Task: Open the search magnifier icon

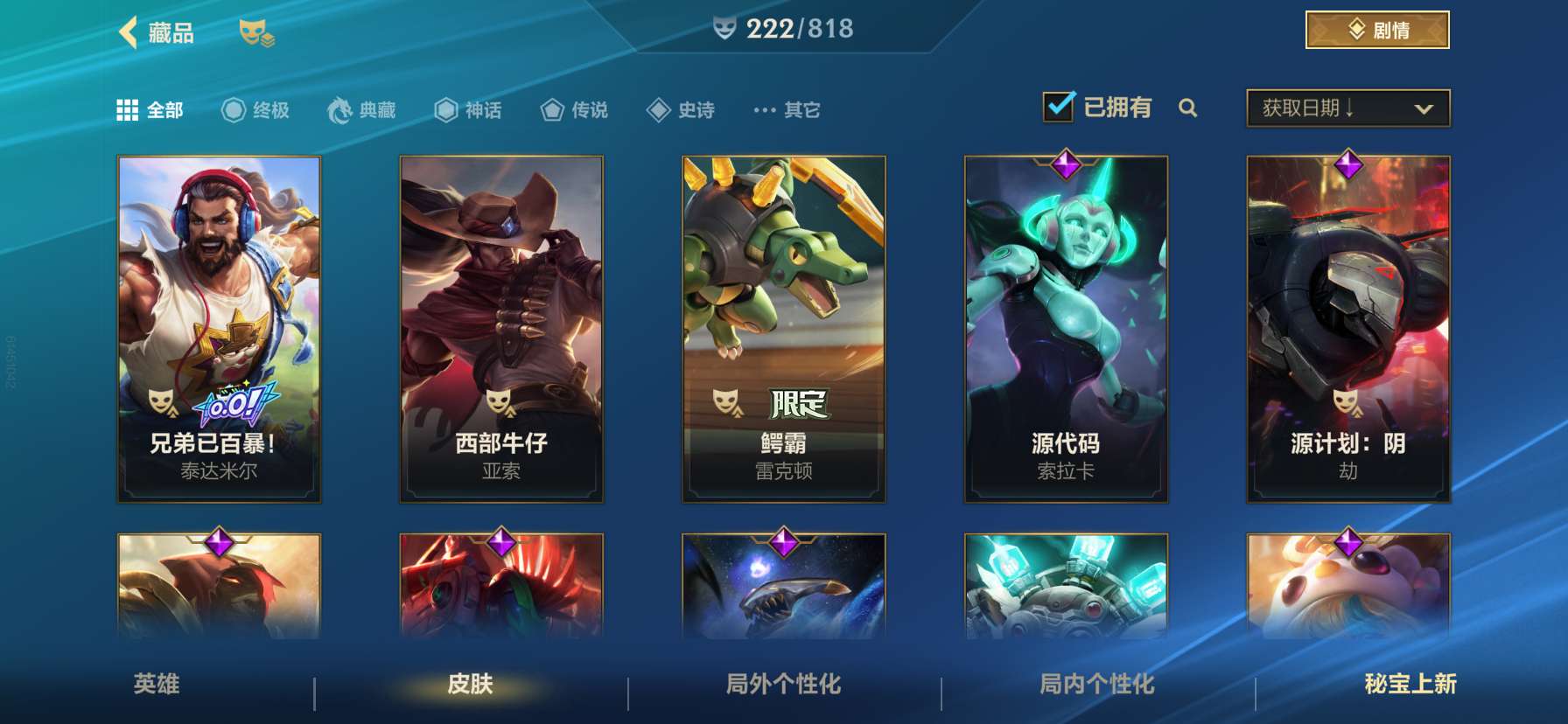Action: pyautogui.click(x=1188, y=109)
